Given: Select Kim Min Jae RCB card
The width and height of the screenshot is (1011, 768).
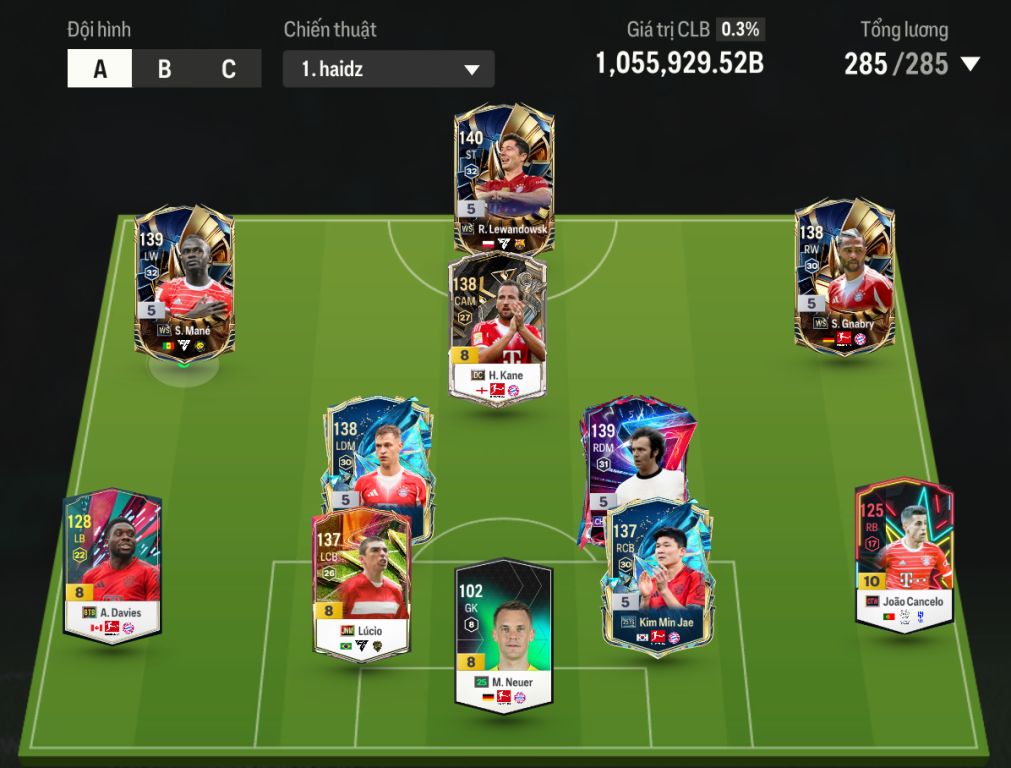Looking at the screenshot, I should [659, 577].
